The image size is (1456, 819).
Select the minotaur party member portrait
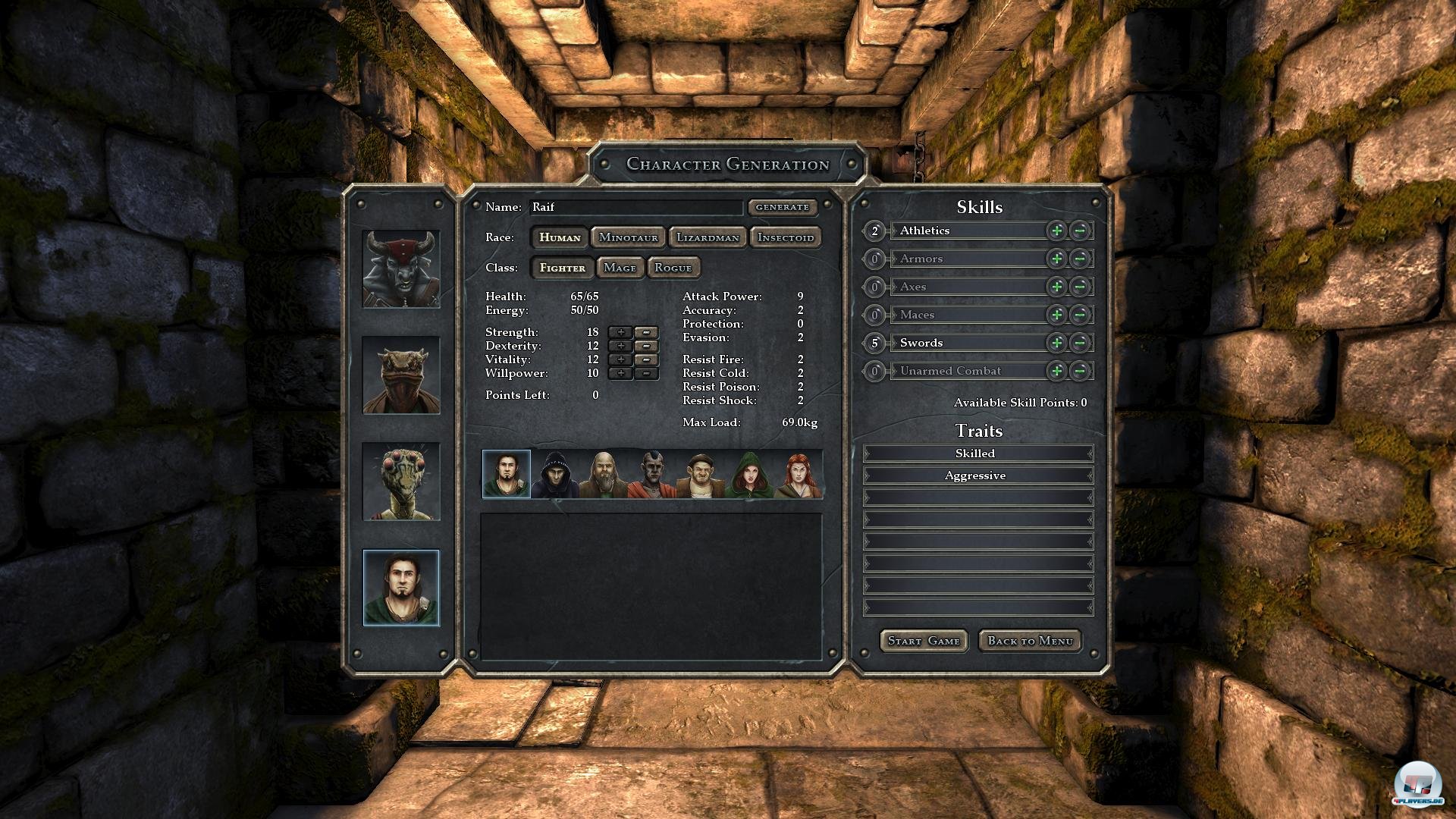click(x=401, y=269)
